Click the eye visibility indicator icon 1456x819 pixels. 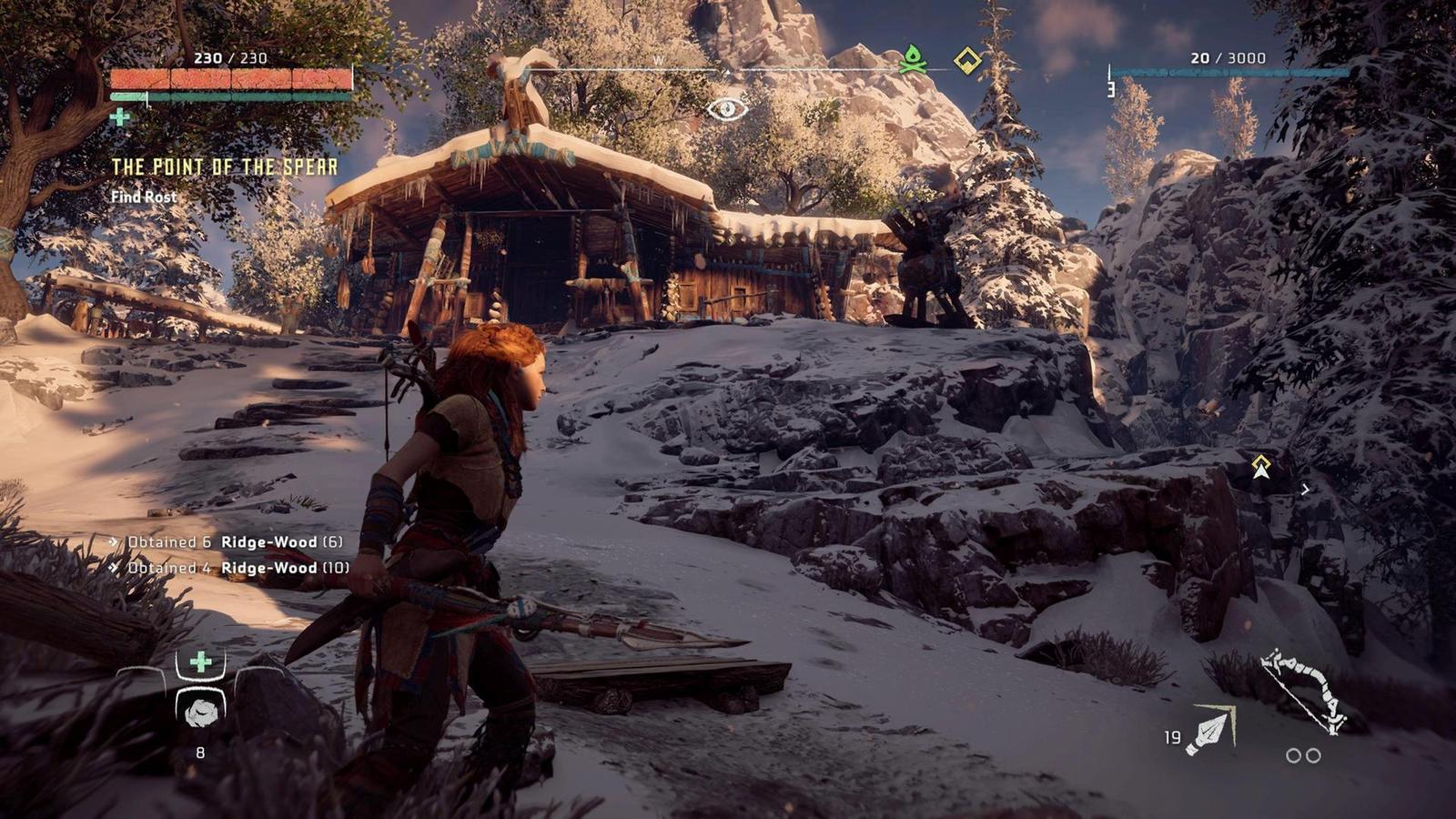pos(727,109)
